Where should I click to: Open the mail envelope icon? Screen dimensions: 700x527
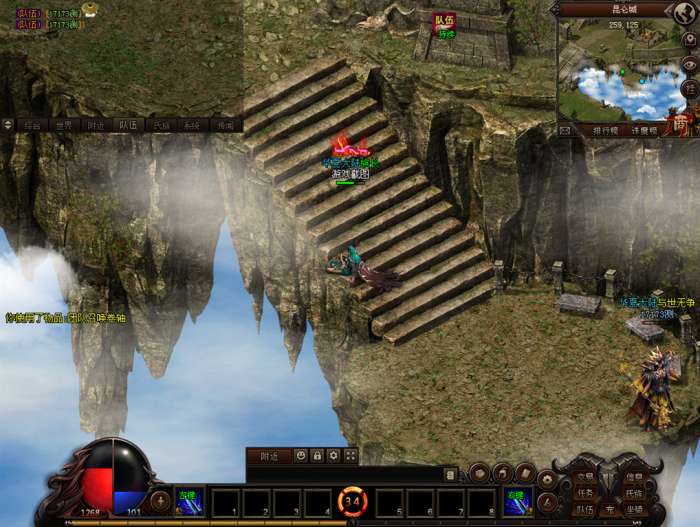[x=565, y=130]
